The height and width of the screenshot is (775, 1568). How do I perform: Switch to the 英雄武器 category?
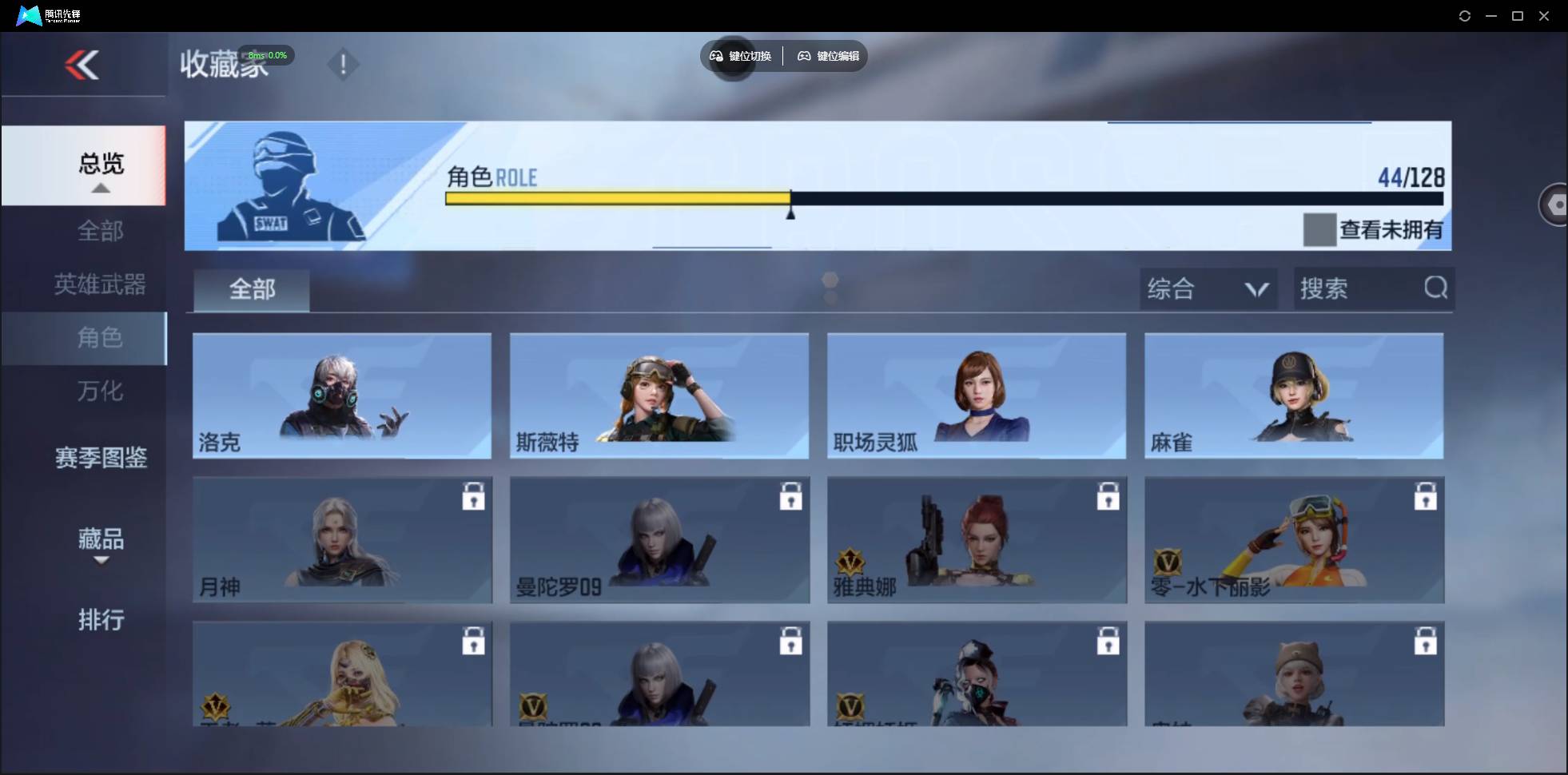click(100, 284)
